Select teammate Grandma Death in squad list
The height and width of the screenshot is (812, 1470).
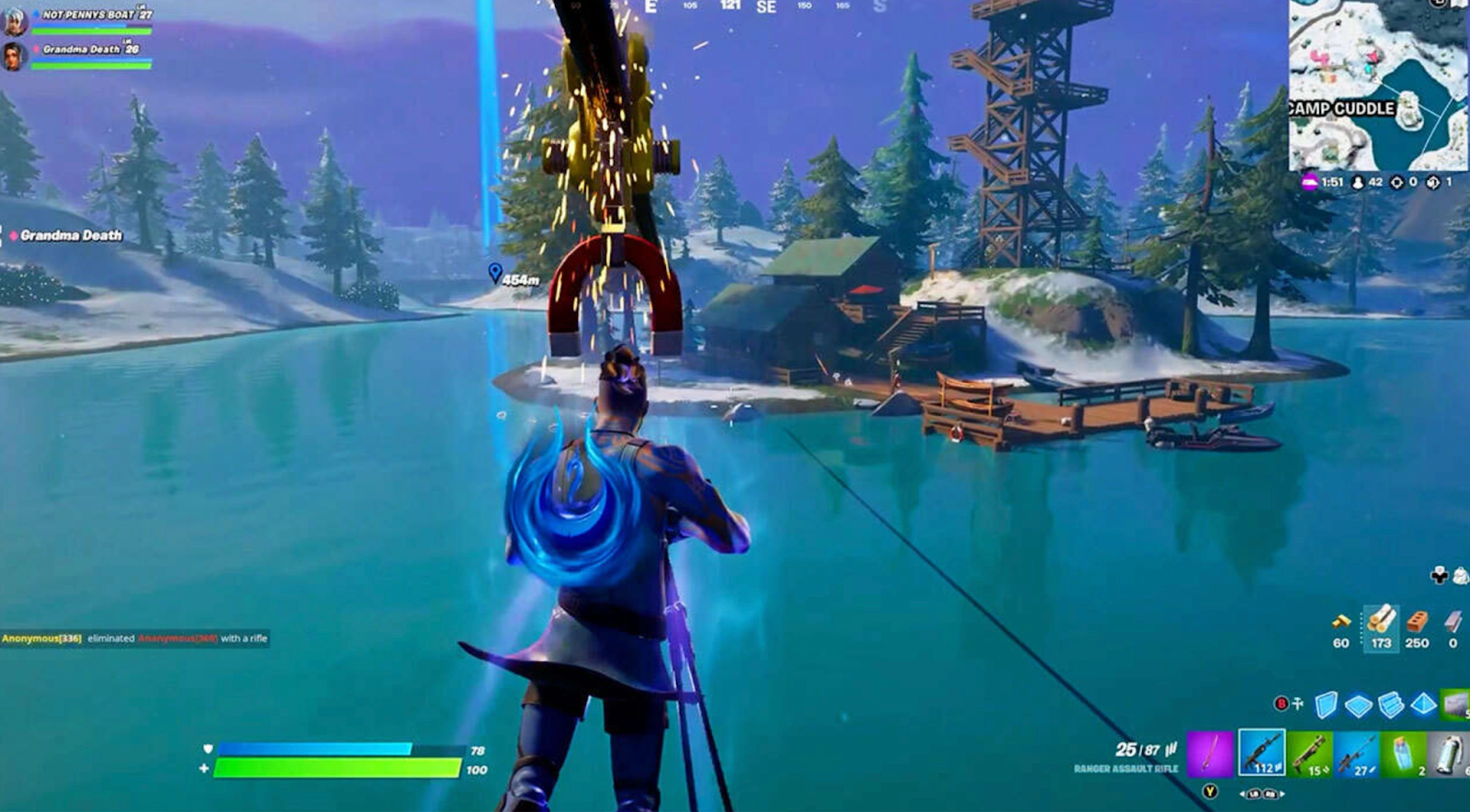pos(87,51)
